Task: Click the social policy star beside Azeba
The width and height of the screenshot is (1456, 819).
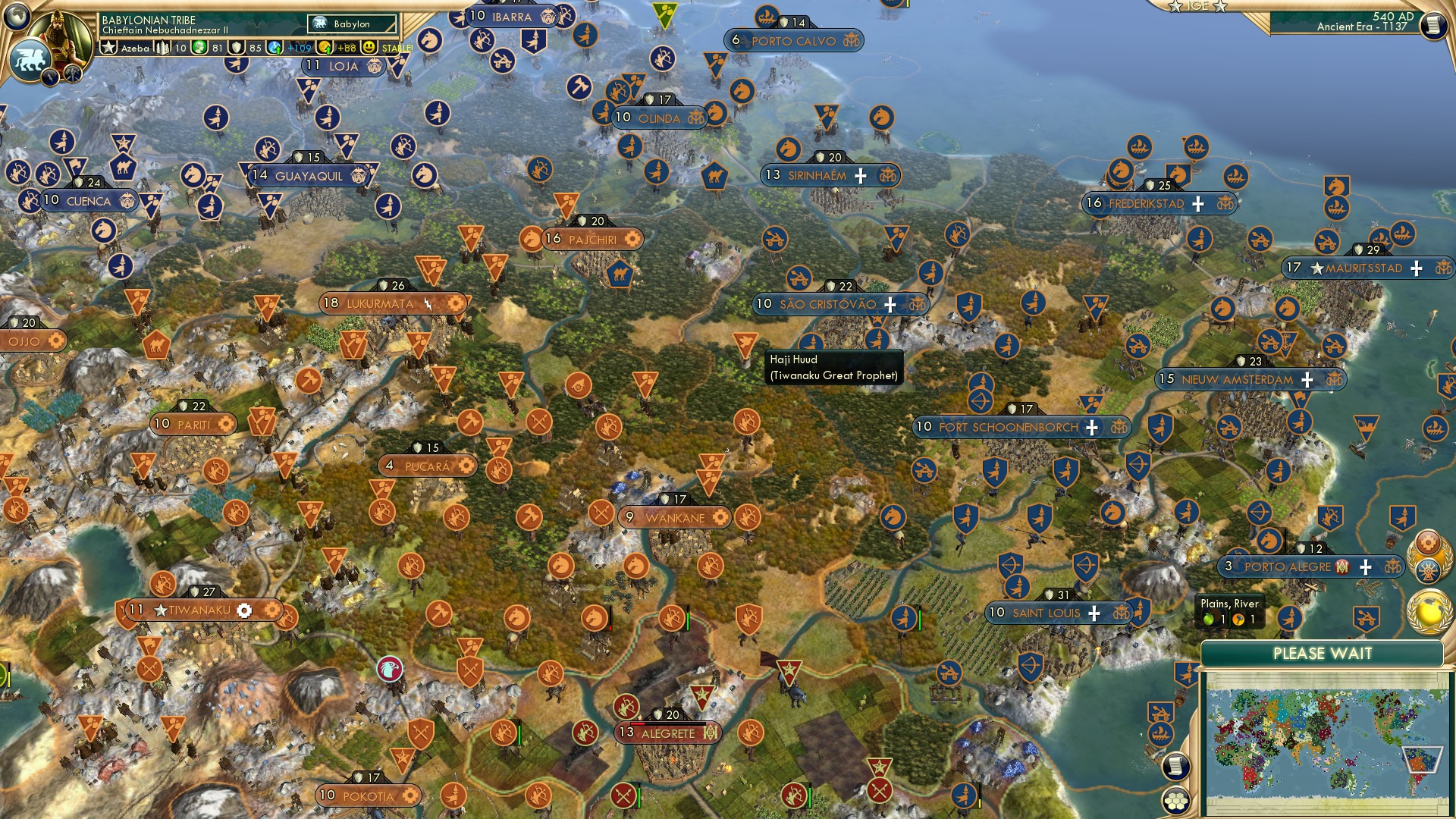Action: [108, 47]
